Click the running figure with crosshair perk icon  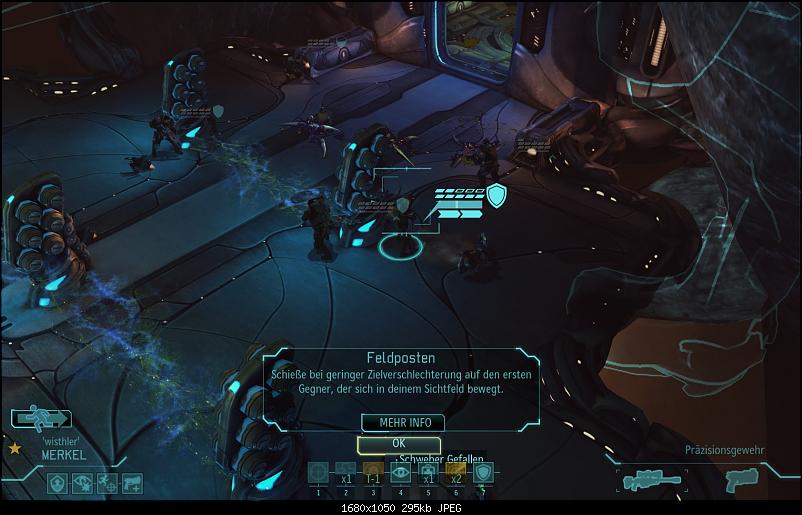tap(107, 483)
